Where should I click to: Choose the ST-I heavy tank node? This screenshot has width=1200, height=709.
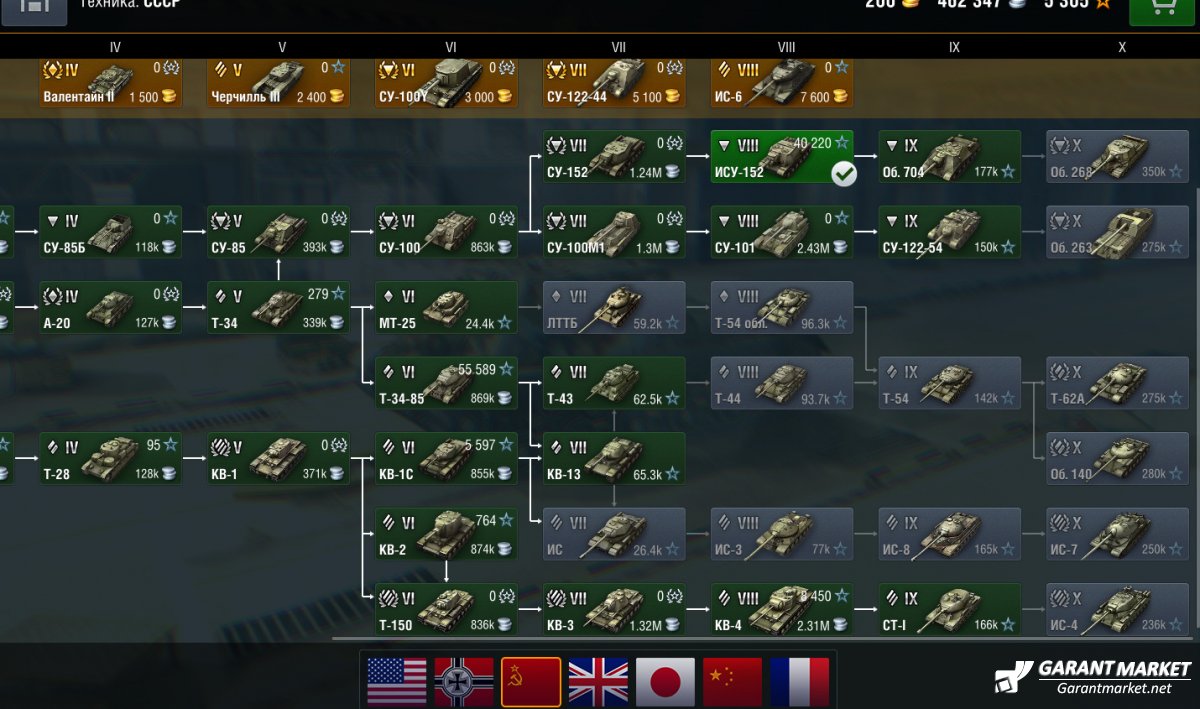pyautogui.click(x=949, y=609)
